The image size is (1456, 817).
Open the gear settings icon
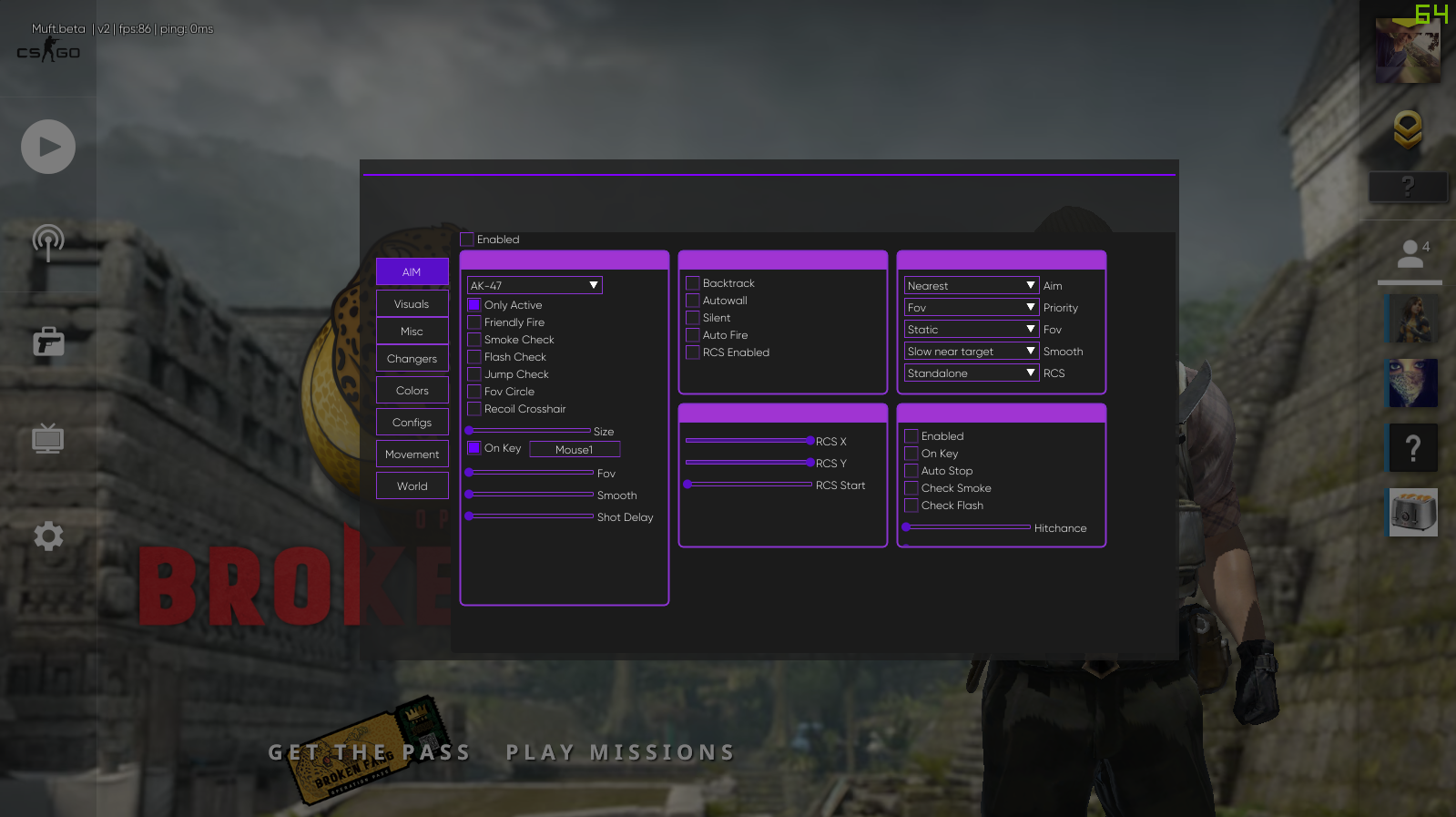coord(48,536)
